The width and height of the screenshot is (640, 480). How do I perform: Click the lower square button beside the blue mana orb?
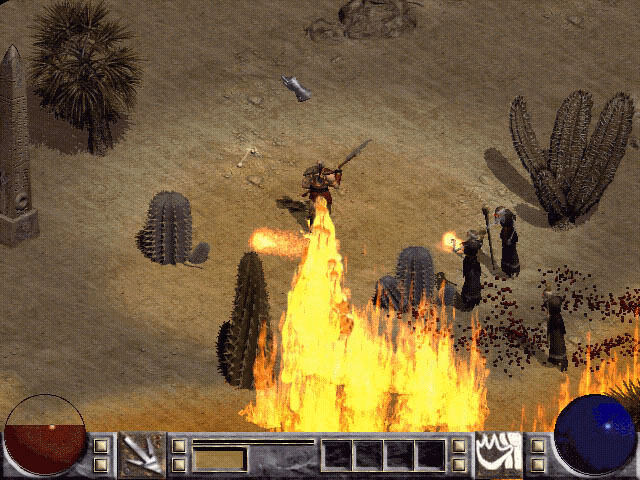click(537, 464)
